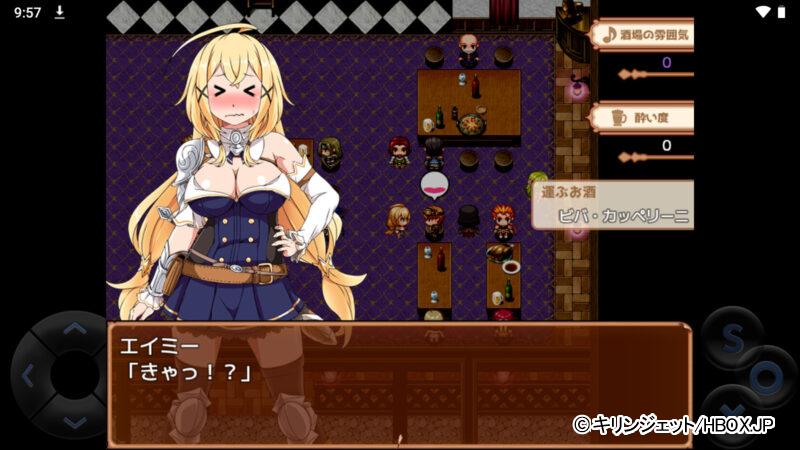Tap the round O virtual button
This screenshot has width=800, height=450.
(768, 378)
